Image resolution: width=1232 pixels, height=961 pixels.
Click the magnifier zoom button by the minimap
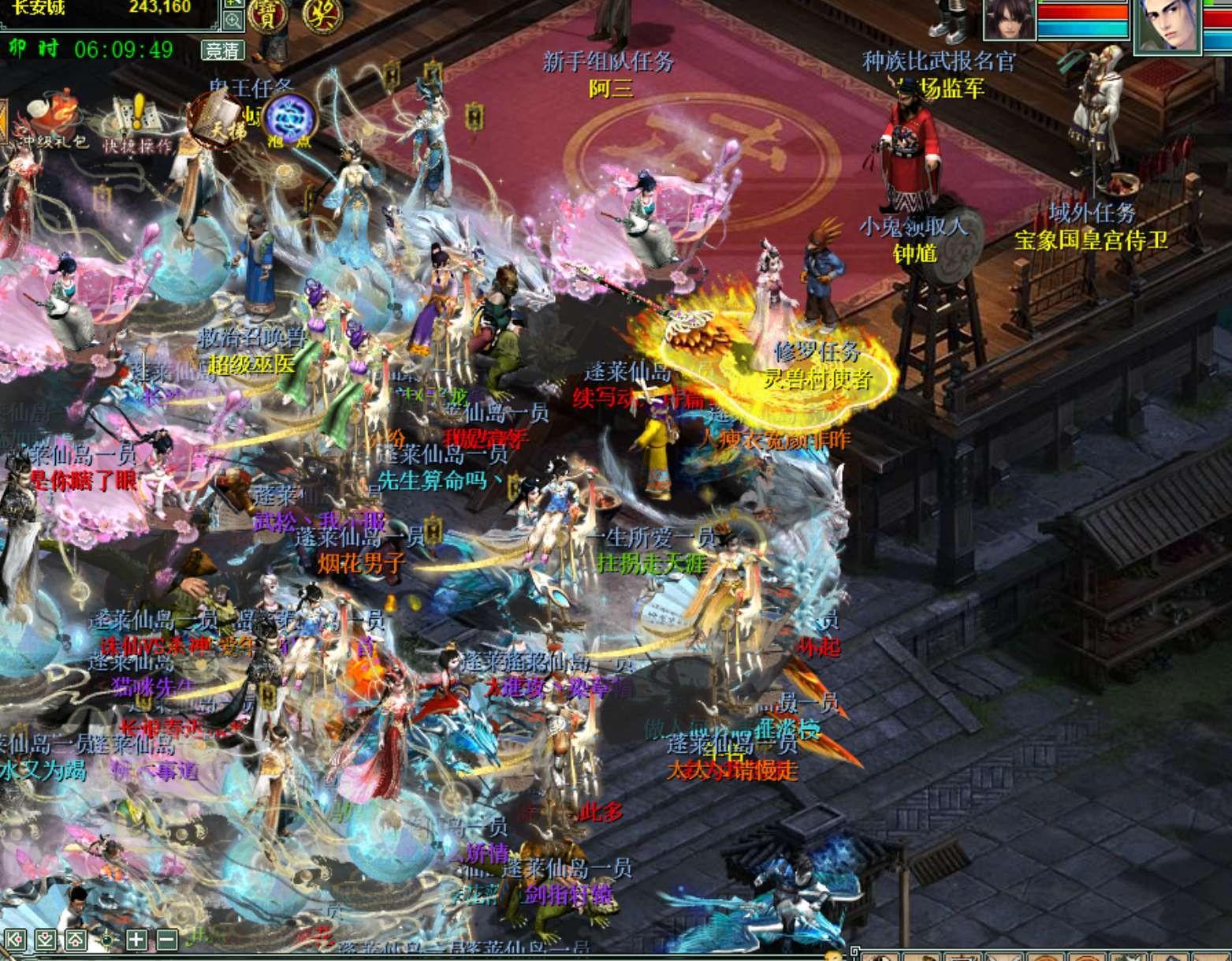pyautogui.click(x=233, y=20)
